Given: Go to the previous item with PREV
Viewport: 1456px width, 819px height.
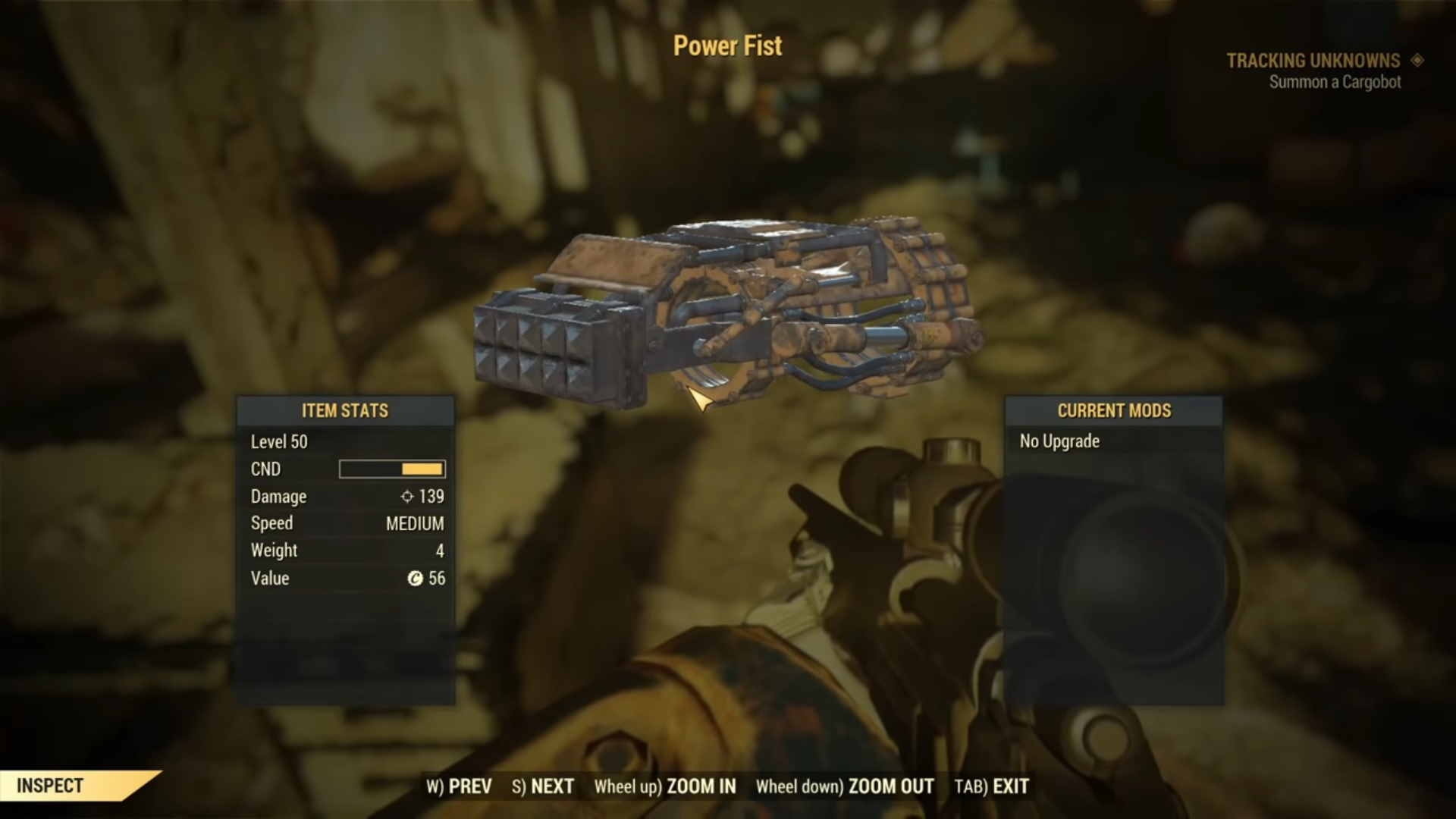Looking at the screenshot, I should [x=460, y=786].
